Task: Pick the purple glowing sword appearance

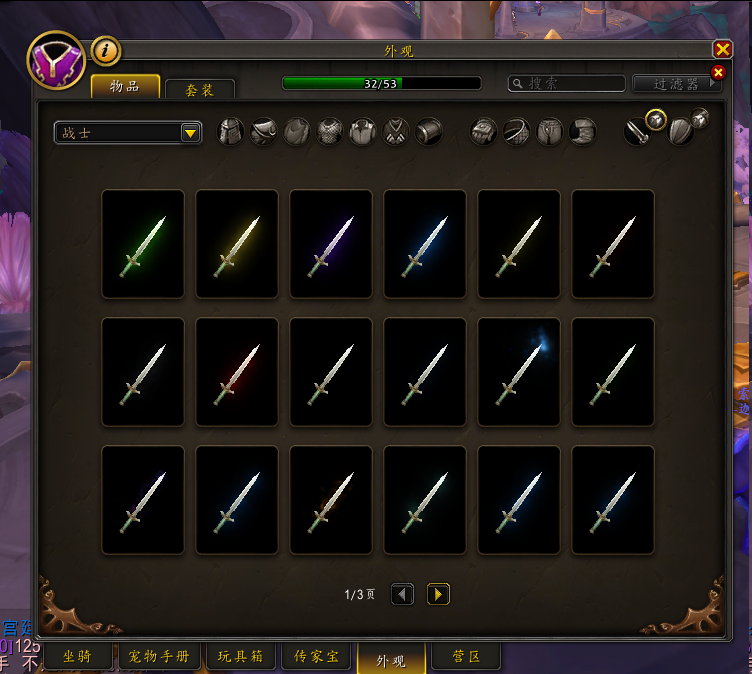Action: tap(331, 244)
